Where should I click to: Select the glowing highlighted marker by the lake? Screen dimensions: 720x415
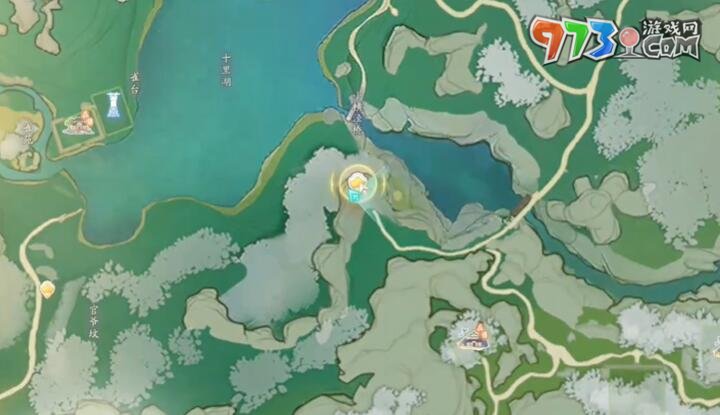[353, 183]
